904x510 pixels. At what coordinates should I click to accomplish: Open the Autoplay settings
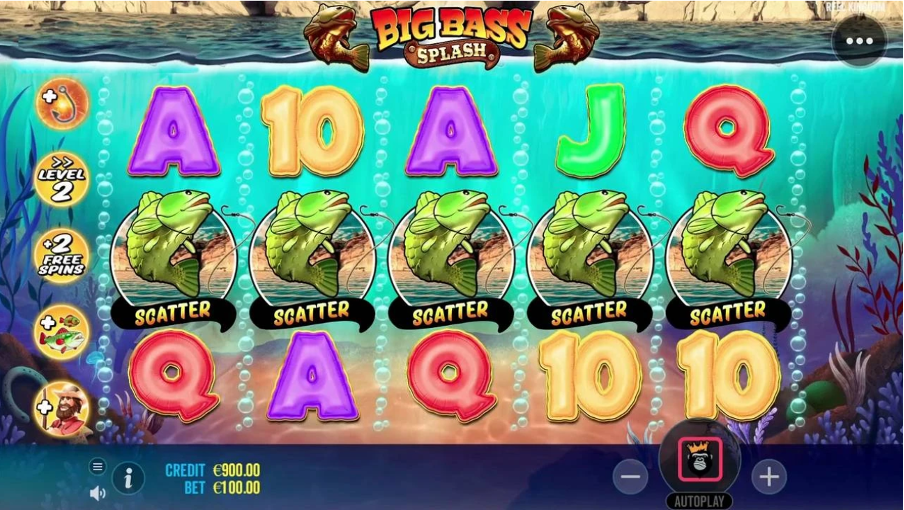699,500
